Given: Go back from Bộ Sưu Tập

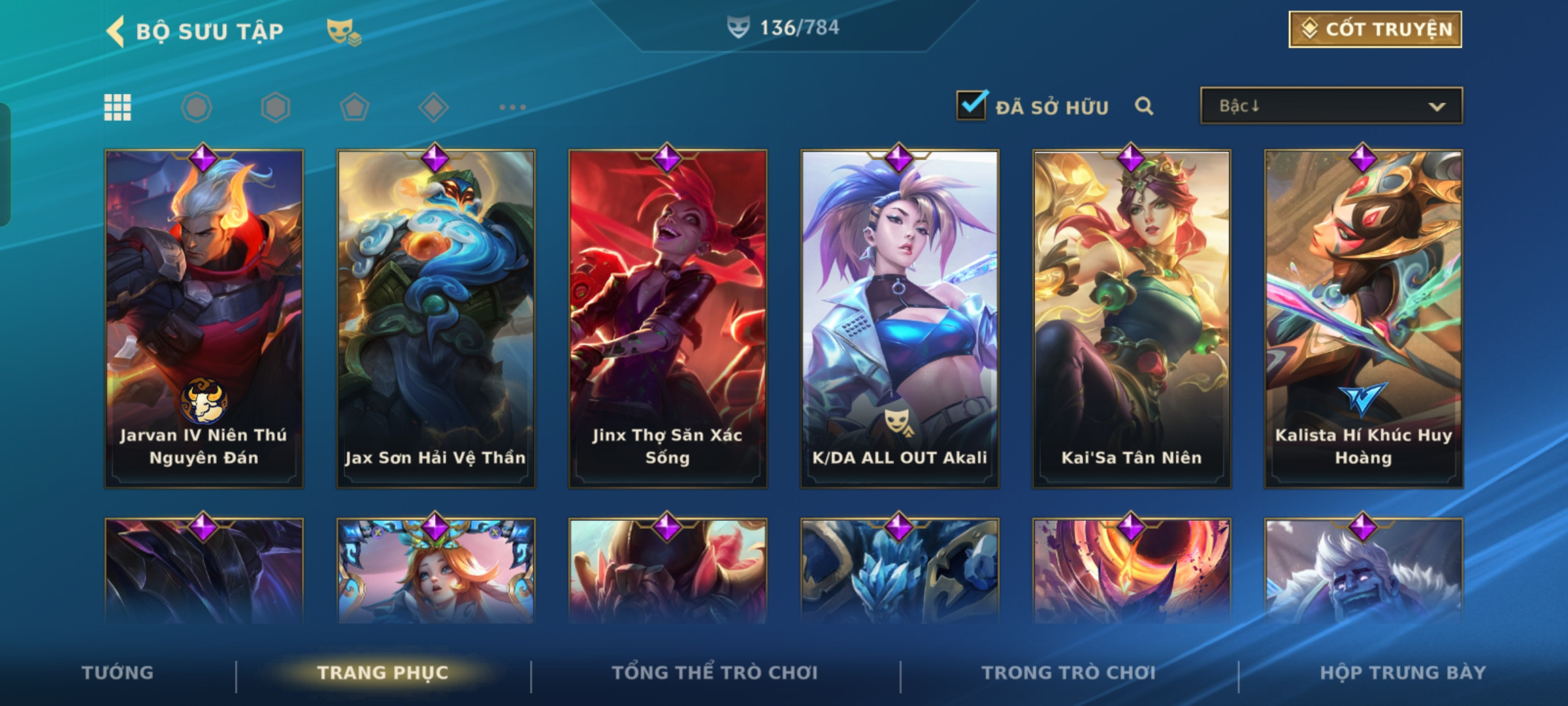Looking at the screenshot, I should point(116,31).
